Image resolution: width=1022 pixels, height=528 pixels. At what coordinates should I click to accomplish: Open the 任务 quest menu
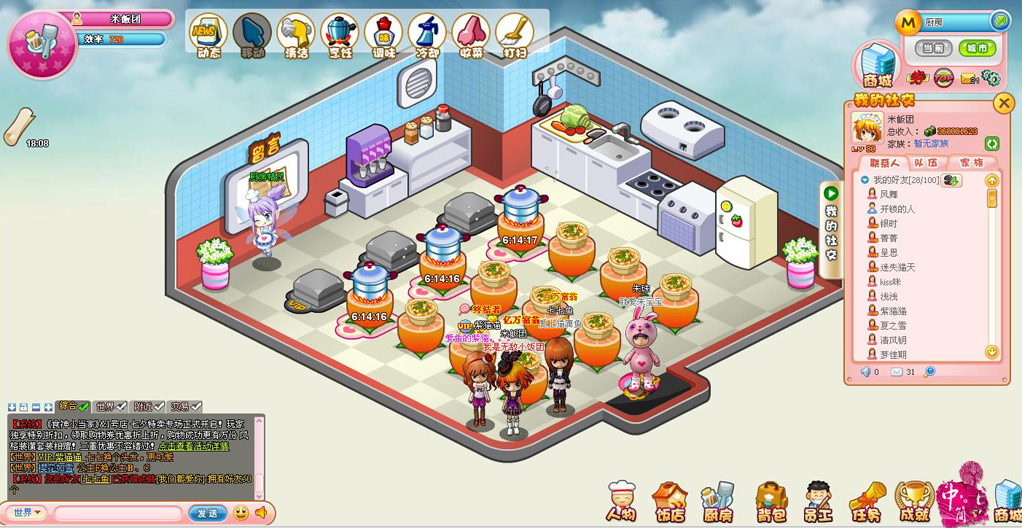(866, 502)
